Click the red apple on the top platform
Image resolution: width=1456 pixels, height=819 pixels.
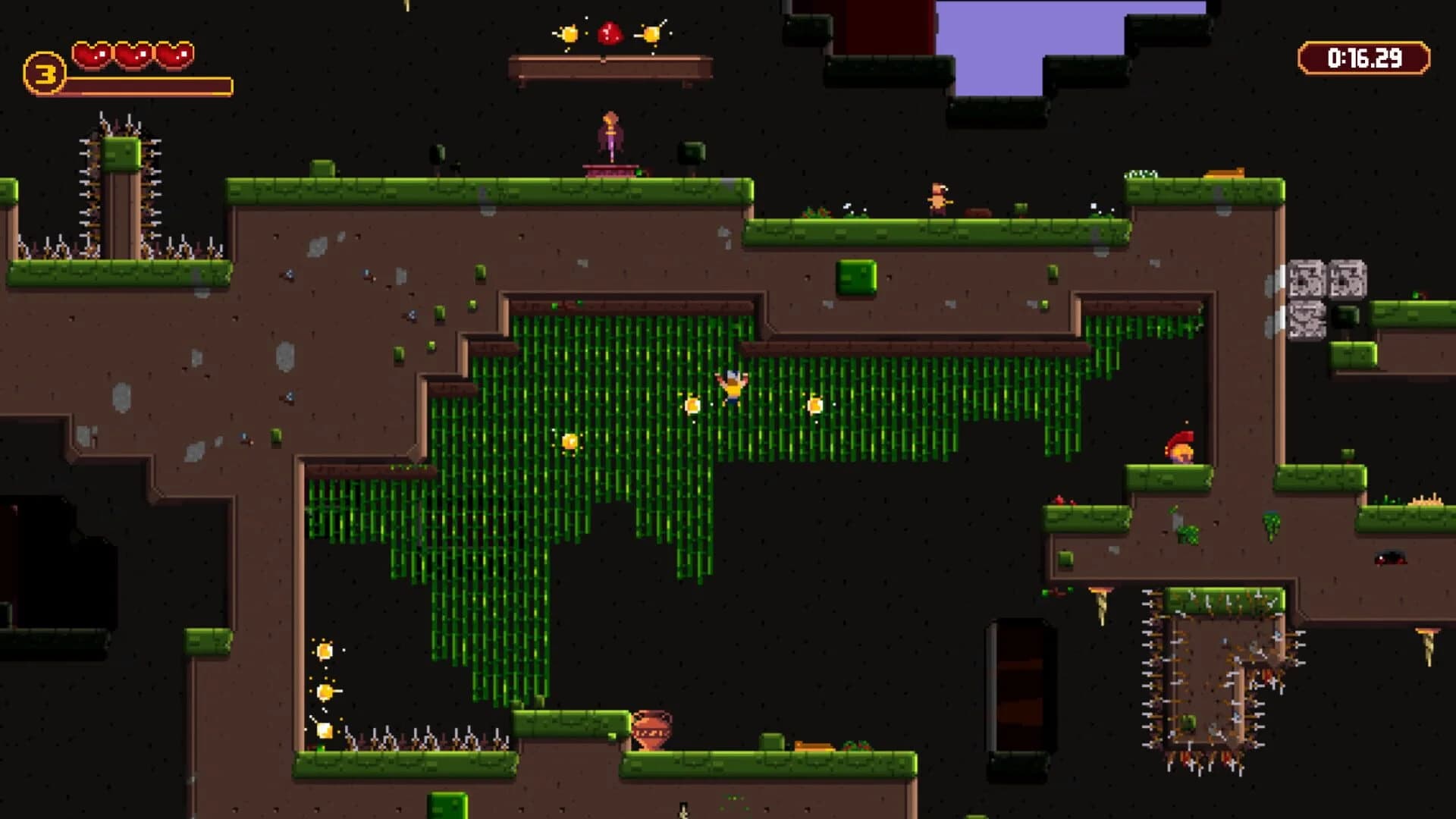click(x=609, y=32)
